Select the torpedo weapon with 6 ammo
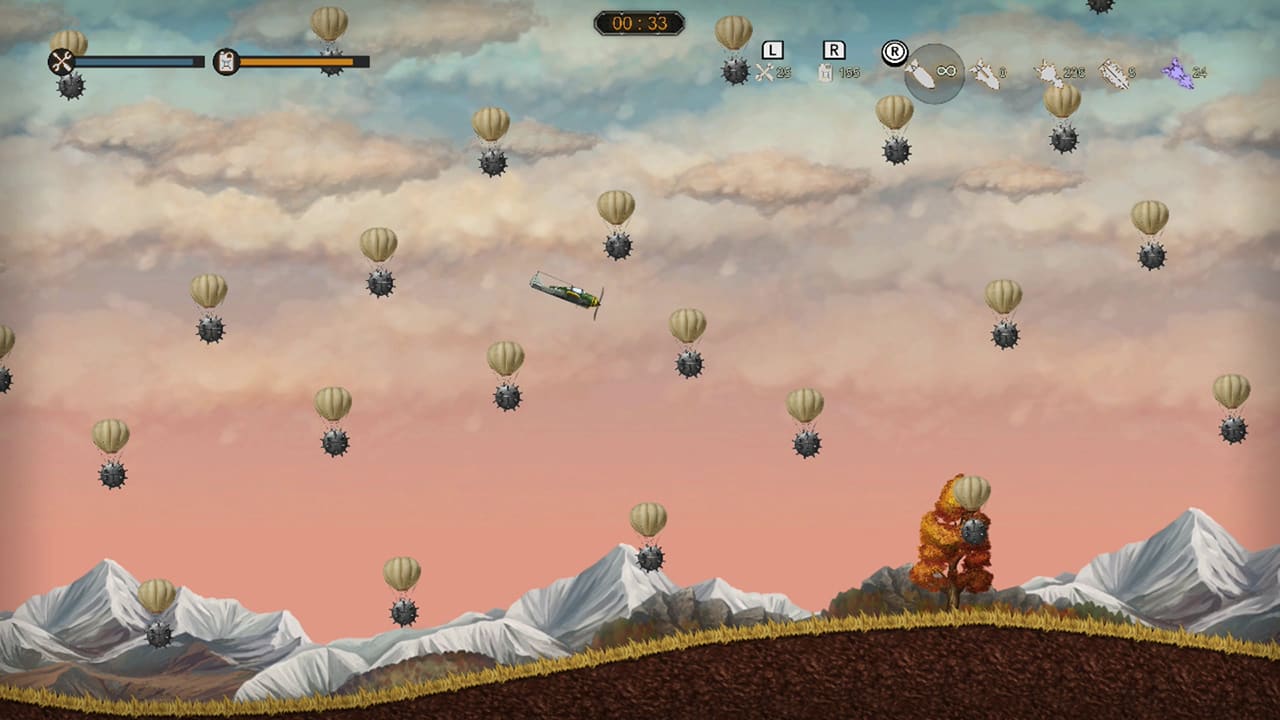Screen dimensions: 1280x720 tap(1115, 73)
